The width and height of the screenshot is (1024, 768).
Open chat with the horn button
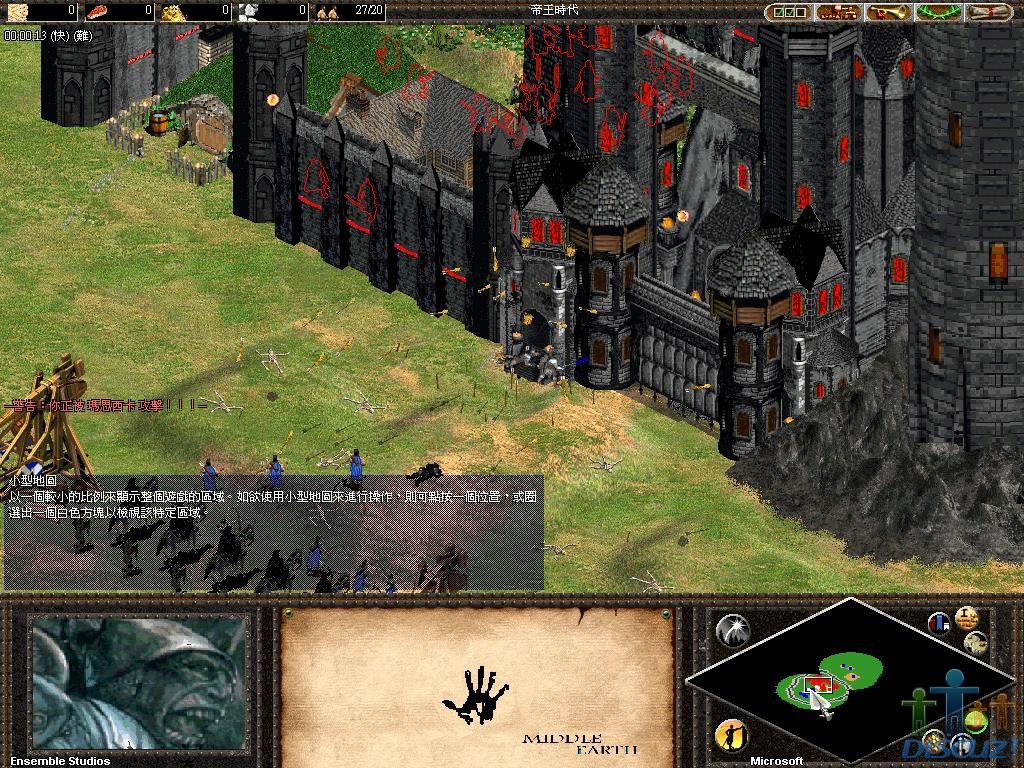click(888, 12)
